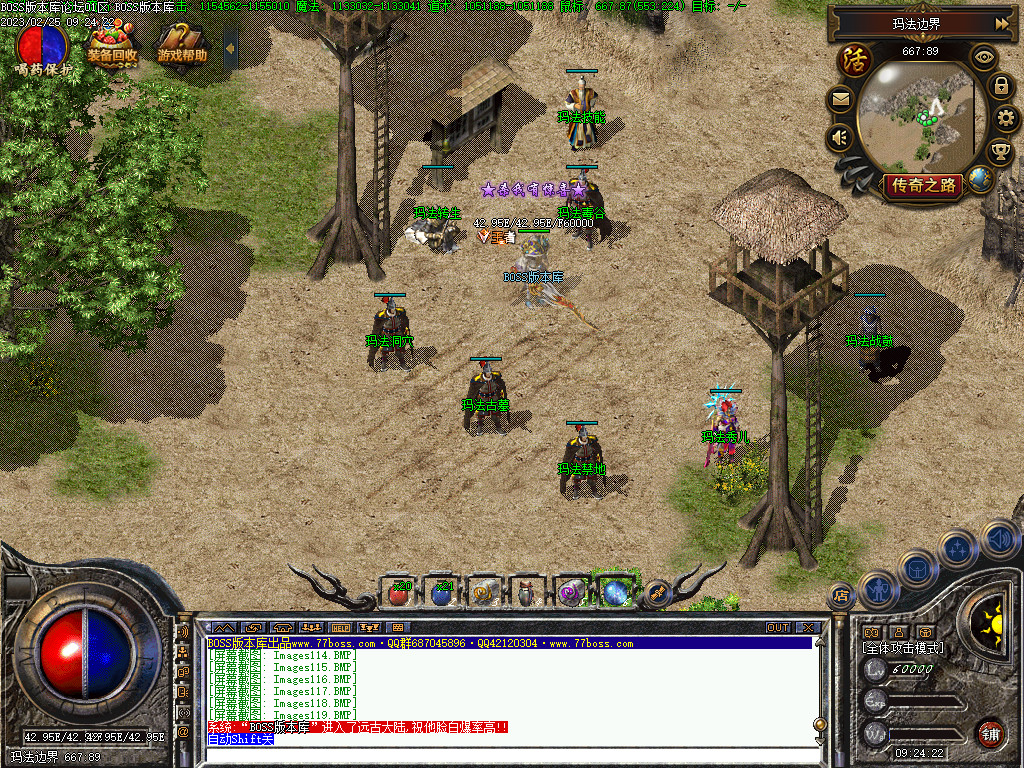
Task: Click the padlock icon near minimap
Action: 1000,87
